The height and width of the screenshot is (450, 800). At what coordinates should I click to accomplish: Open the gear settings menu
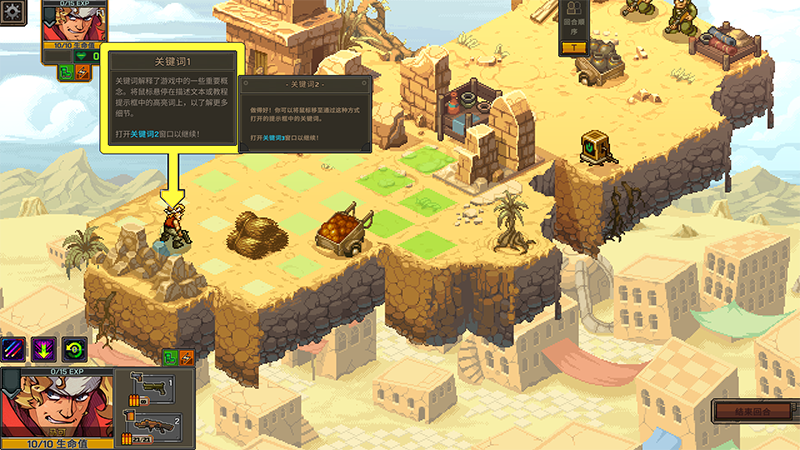coord(13,14)
